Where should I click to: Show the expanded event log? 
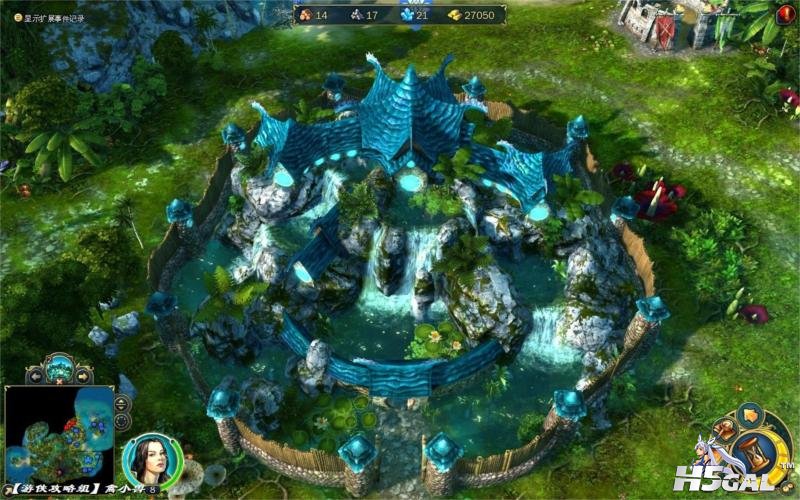[46, 18]
